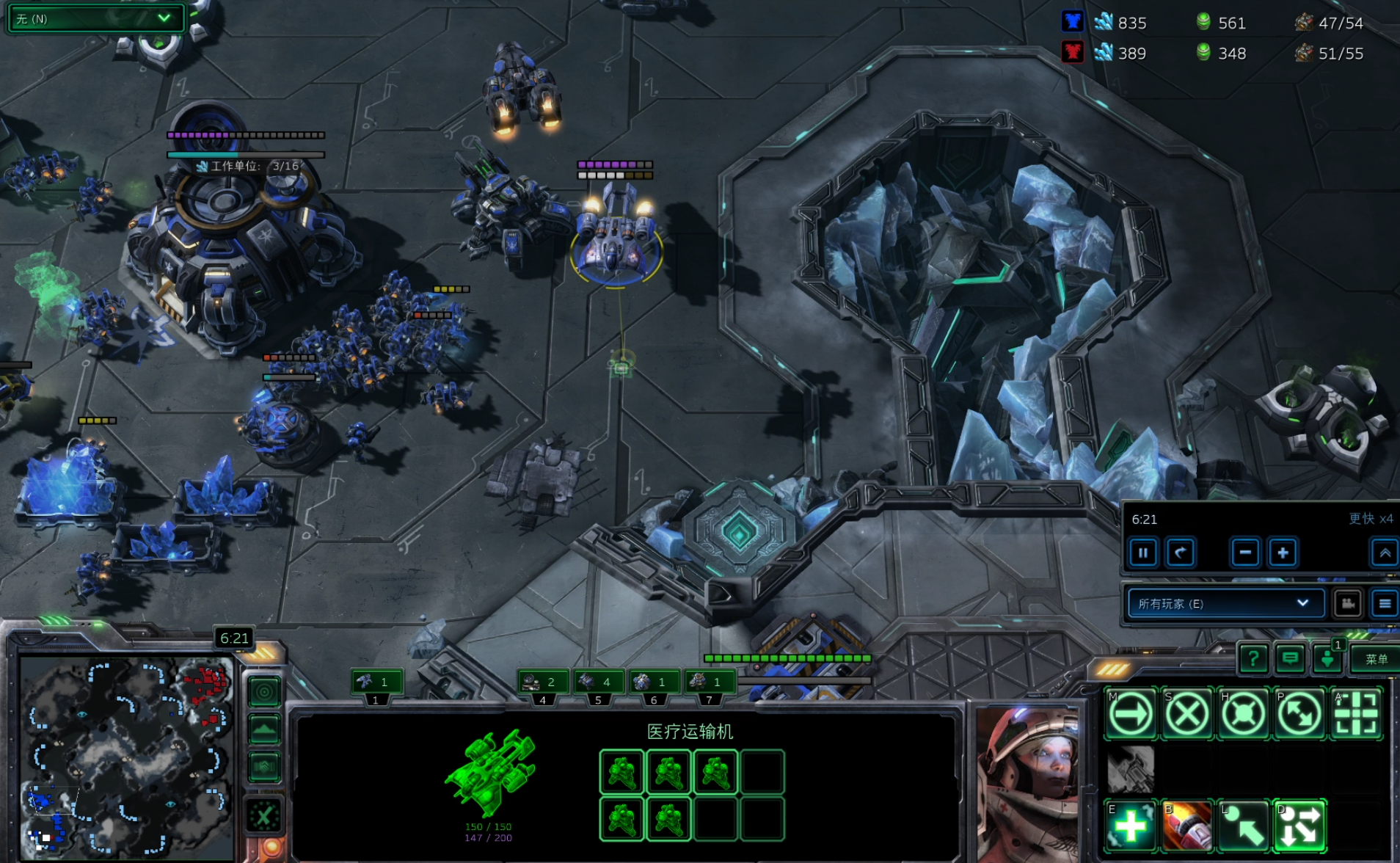Click the Unload All command (D)

pyautogui.click(x=1299, y=826)
